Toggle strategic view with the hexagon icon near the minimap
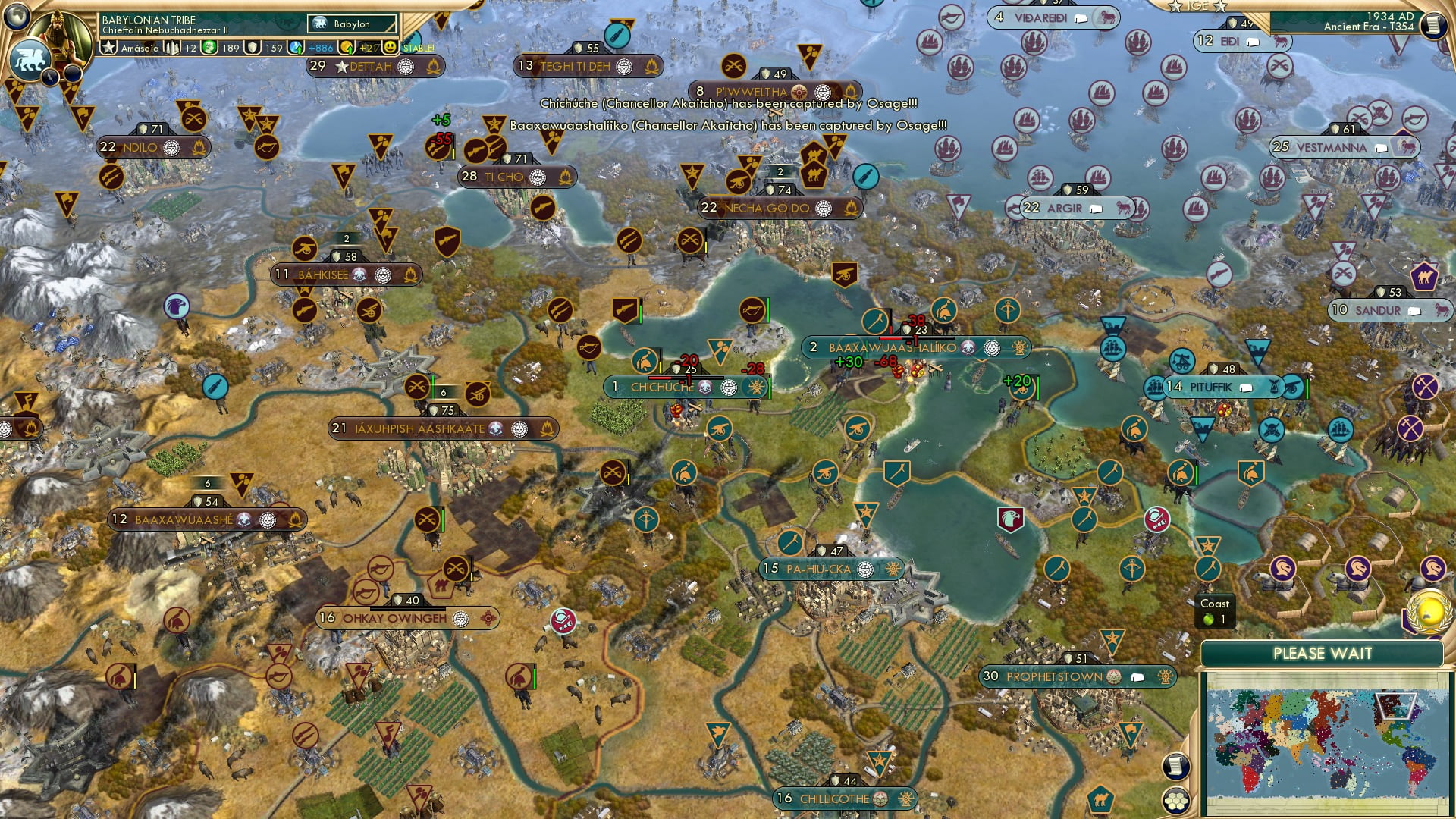Image resolution: width=1456 pixels, height=819 pixels. point(1176,801)
